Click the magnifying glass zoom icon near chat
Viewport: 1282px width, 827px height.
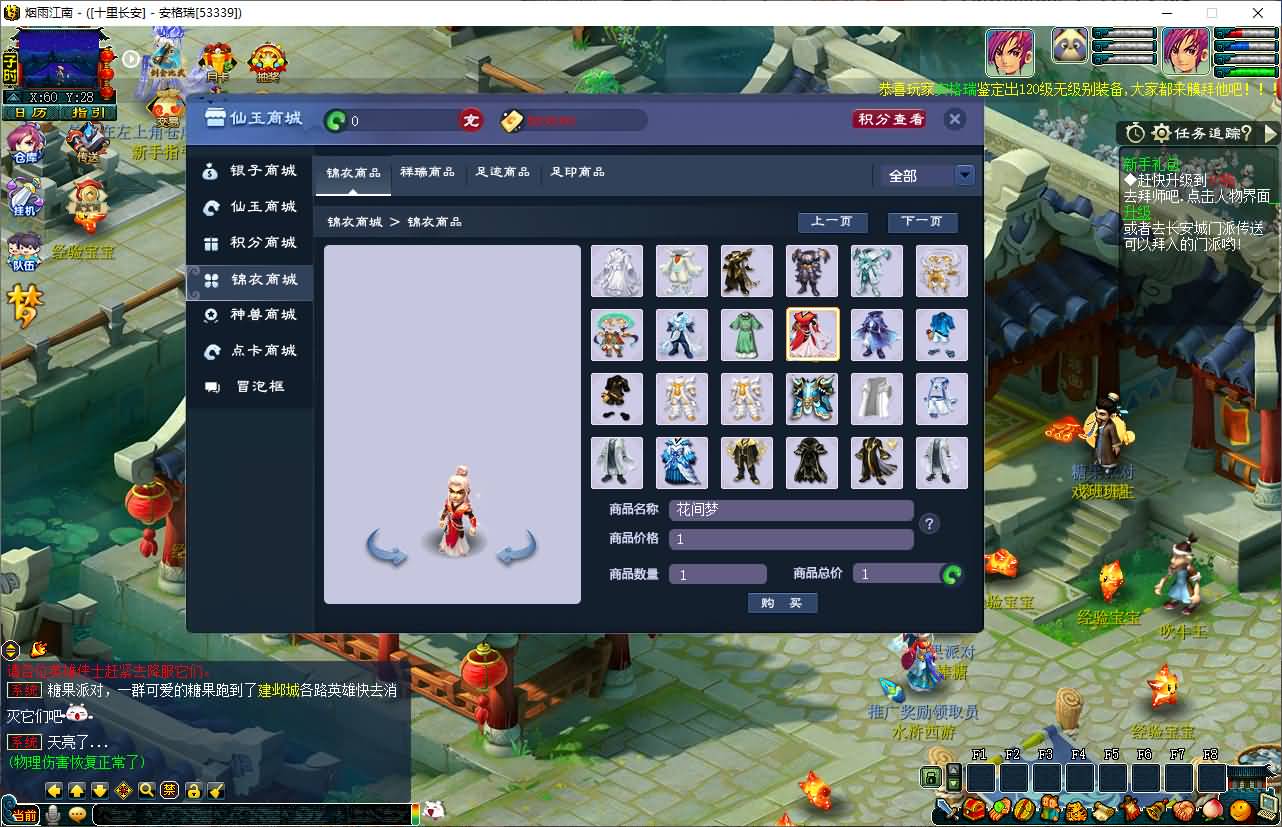(x=146, y=791)
